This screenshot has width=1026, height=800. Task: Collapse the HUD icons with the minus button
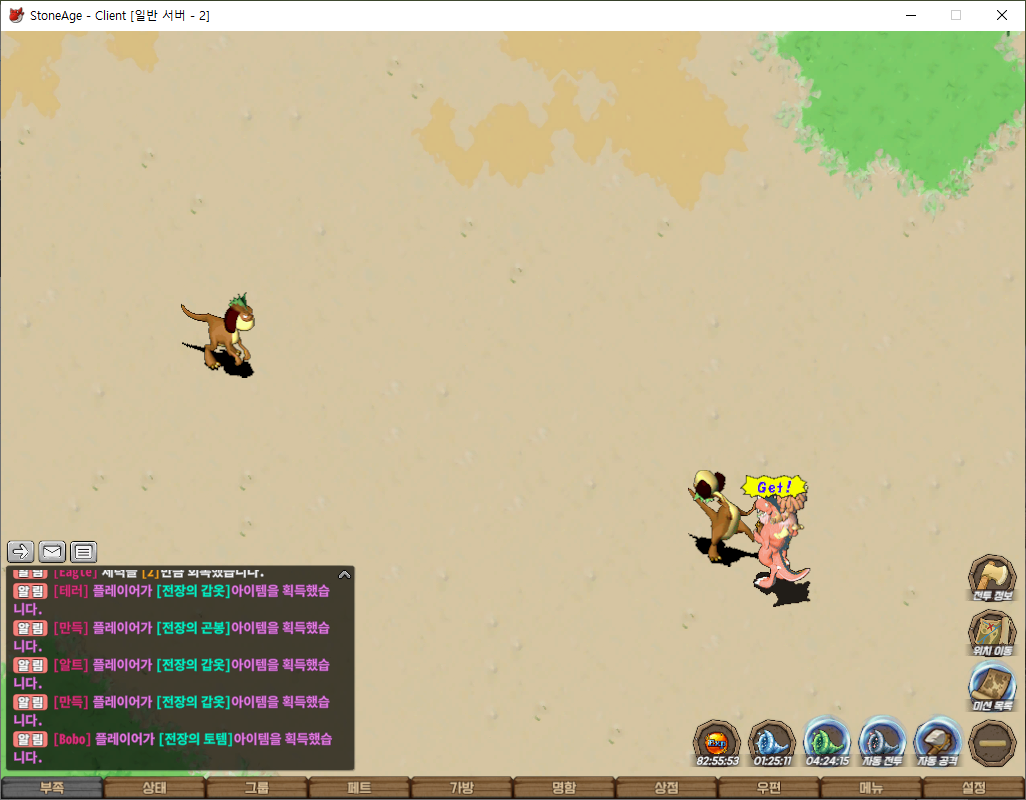992,743
